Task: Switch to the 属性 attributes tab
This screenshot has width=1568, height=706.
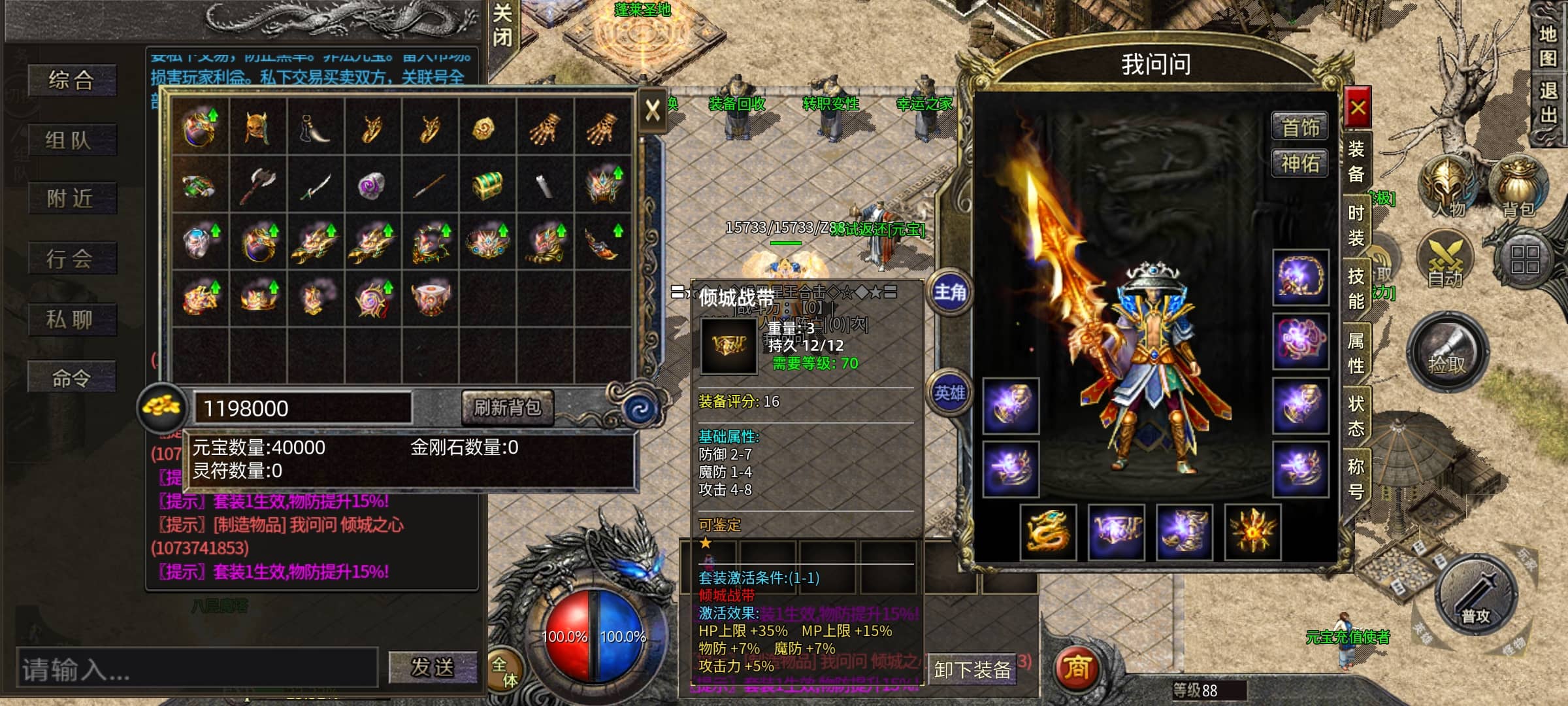Action: point(1356,352)
